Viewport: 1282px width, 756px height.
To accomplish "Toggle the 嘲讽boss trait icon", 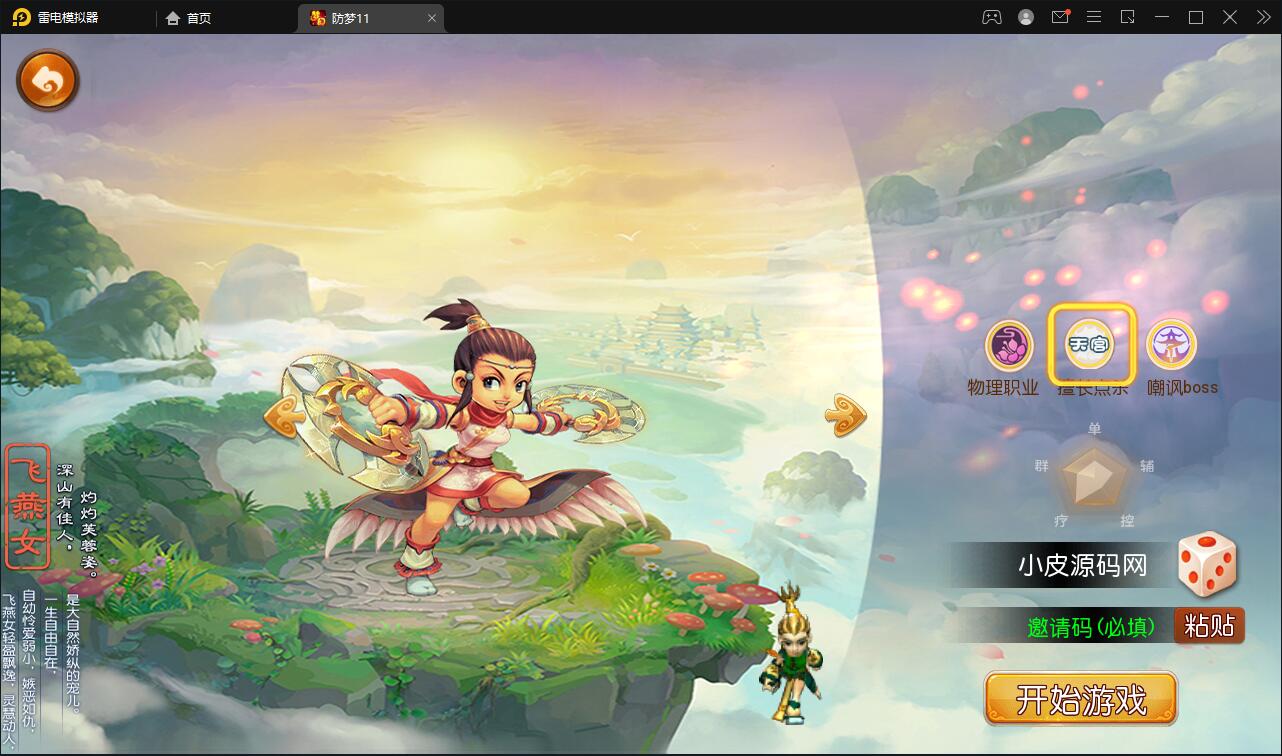I will tap(1171, 345).
